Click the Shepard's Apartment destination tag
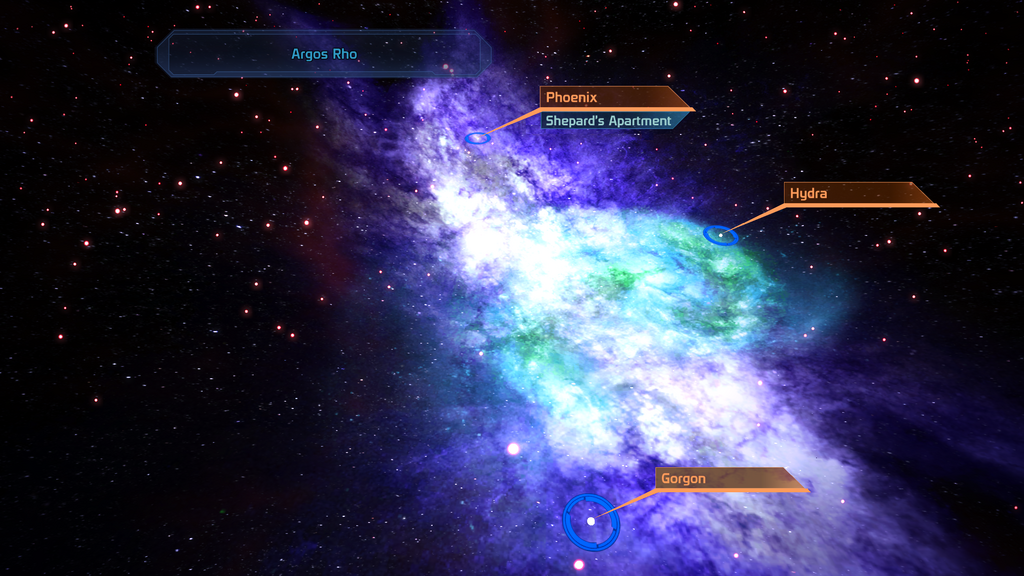The height and width of the screenshot is (576, 1024). coord(610,121)
